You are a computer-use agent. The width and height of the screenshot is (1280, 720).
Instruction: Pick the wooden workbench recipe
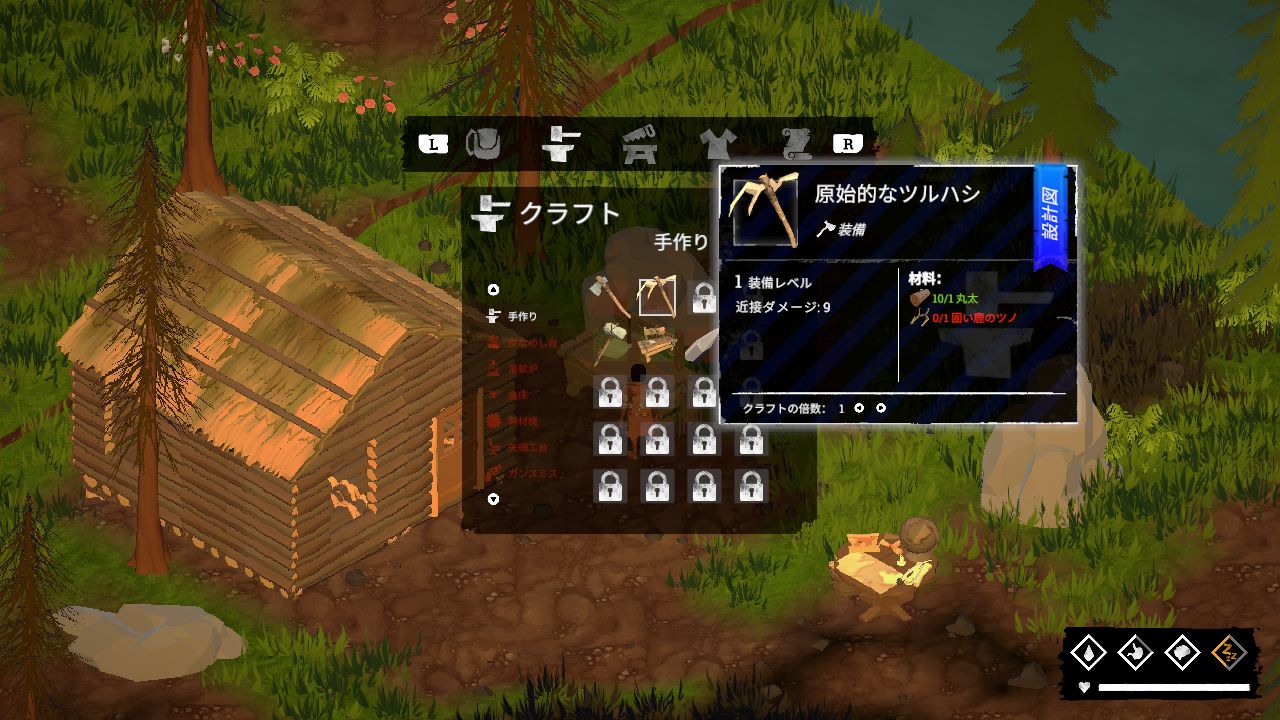coord(657,344)
